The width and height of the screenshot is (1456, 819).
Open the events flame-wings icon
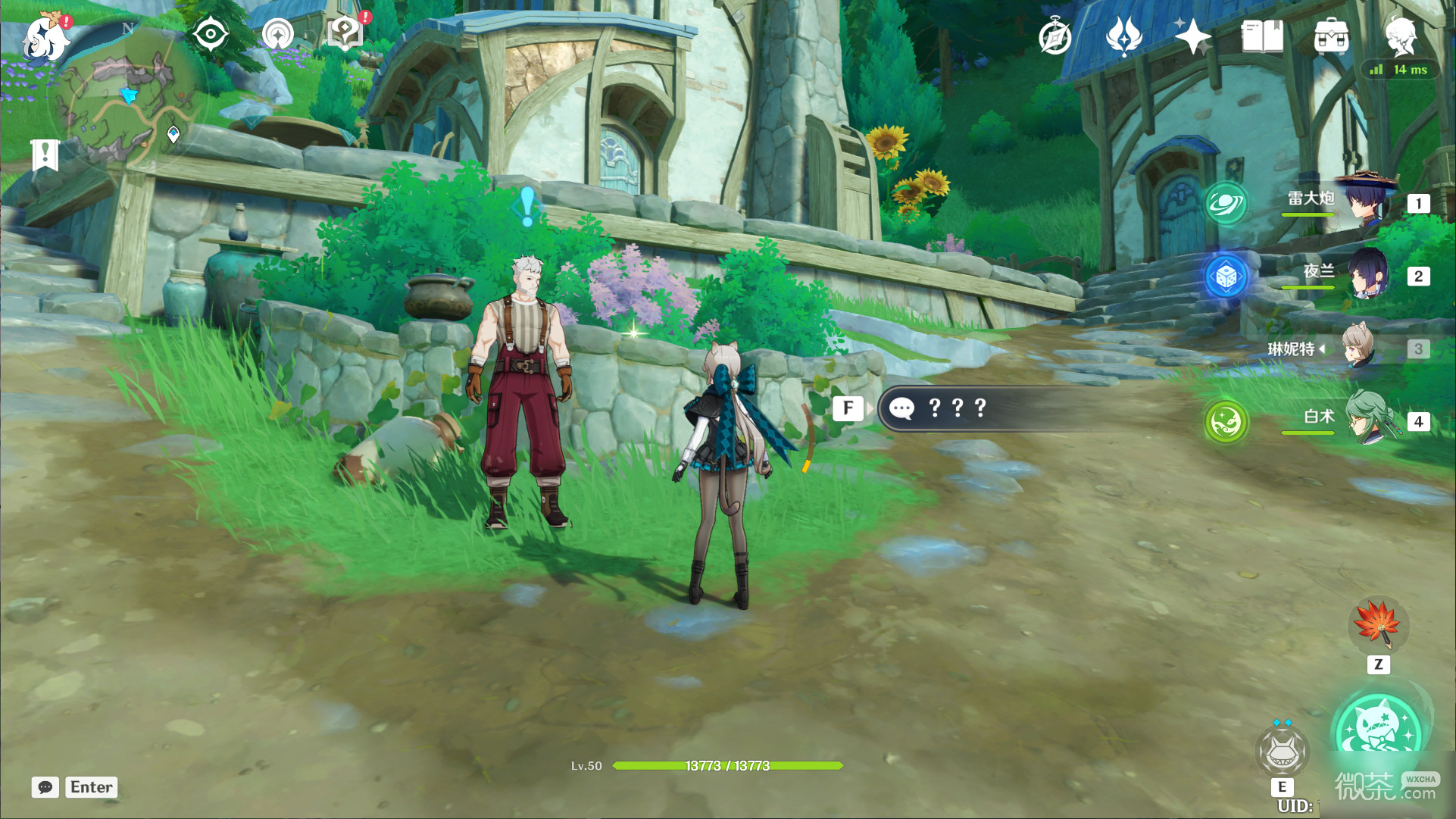tap(1124, 36)
